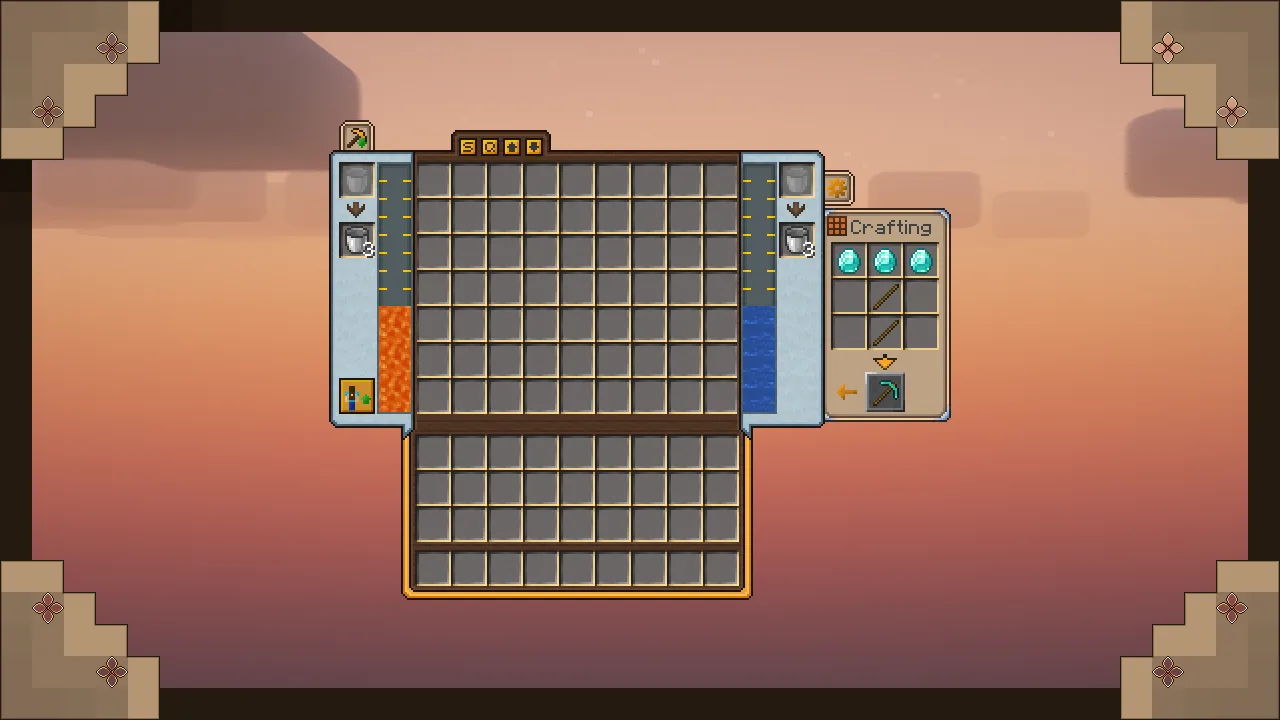This screenshot has height=720, width=1280.
Task: Click a stick in the crafting recipe
Action: (x=885, y=297)
